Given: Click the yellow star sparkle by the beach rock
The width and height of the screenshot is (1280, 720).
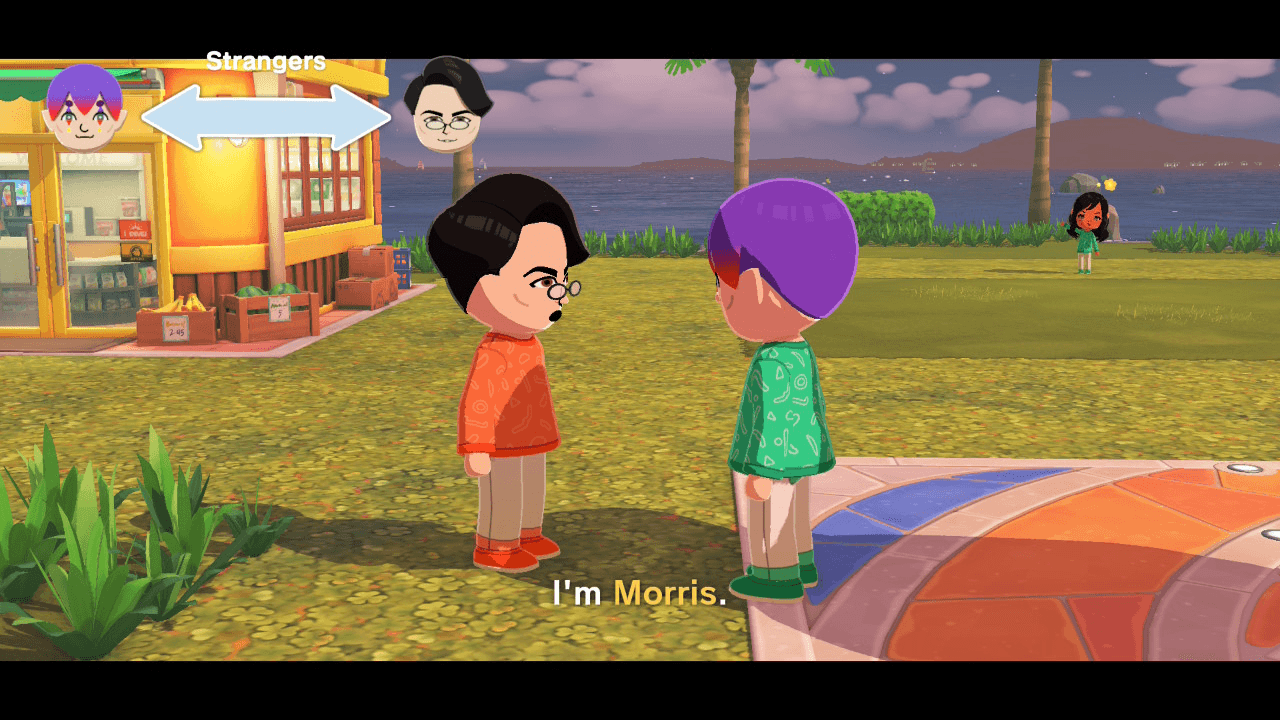Looking at the screenshot, I should (x=1110, y=184).
